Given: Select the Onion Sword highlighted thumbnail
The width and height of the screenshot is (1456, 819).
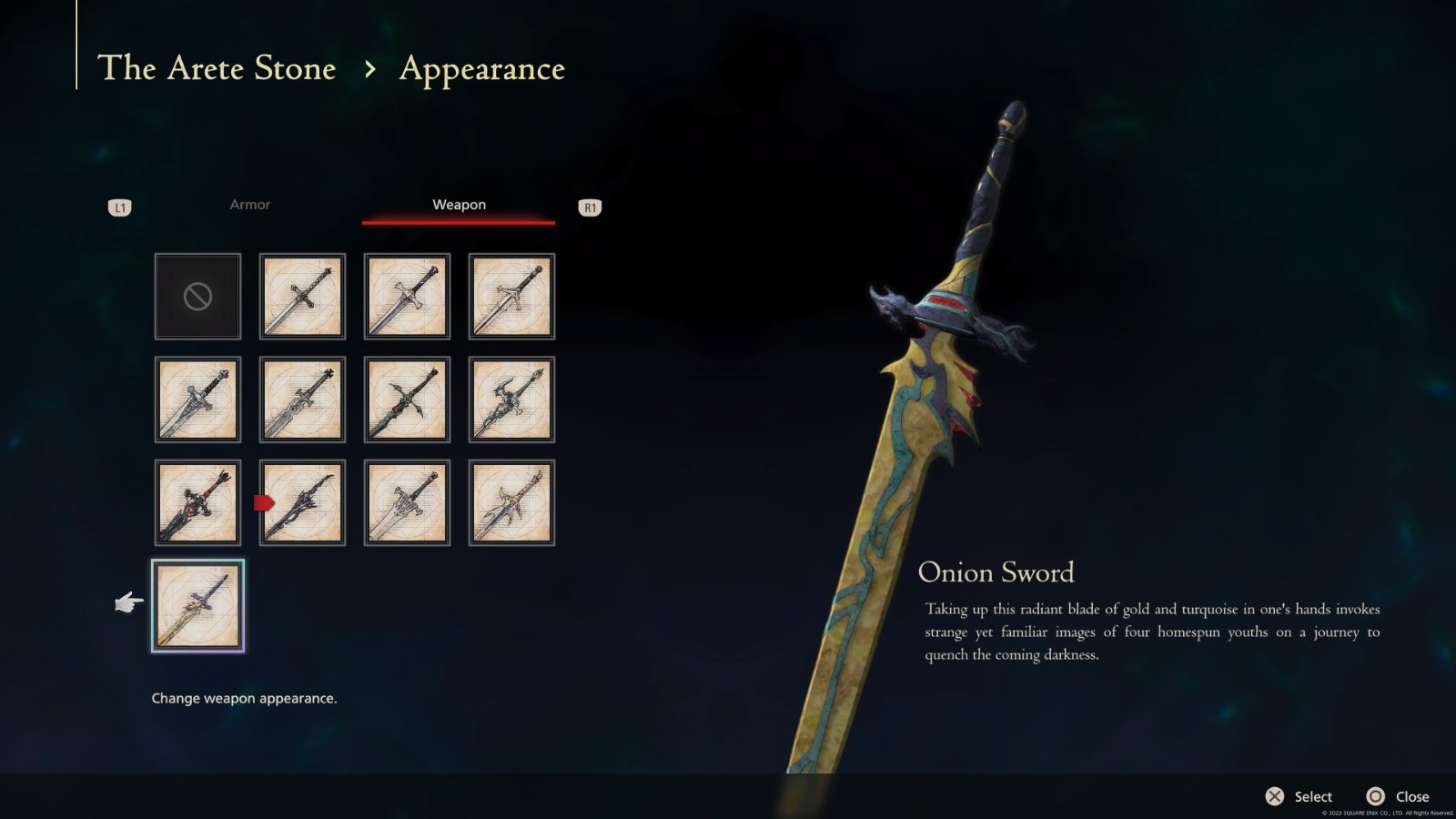Looking at the screenshot, I should [x=197, y=604].
